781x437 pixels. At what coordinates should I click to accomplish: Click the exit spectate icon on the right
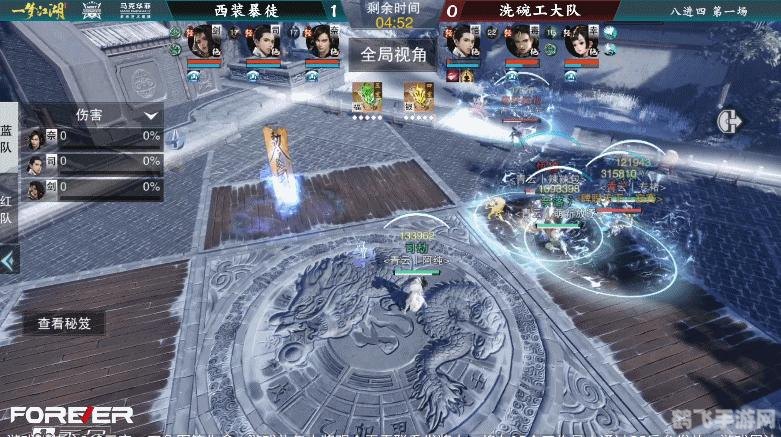[728, 120]
